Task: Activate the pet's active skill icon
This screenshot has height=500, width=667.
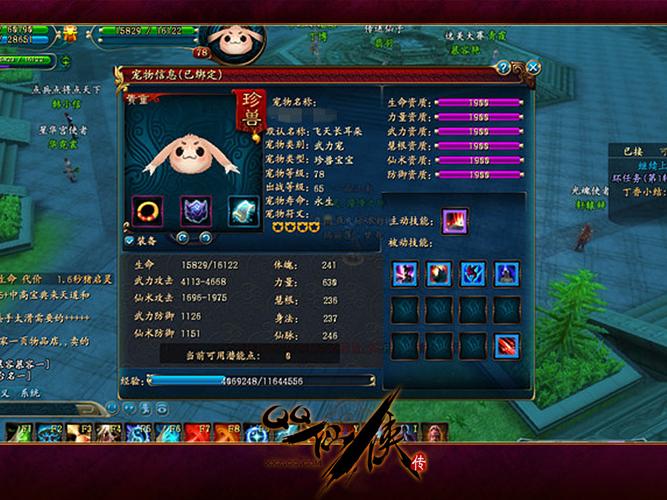Action: point(456,220)
